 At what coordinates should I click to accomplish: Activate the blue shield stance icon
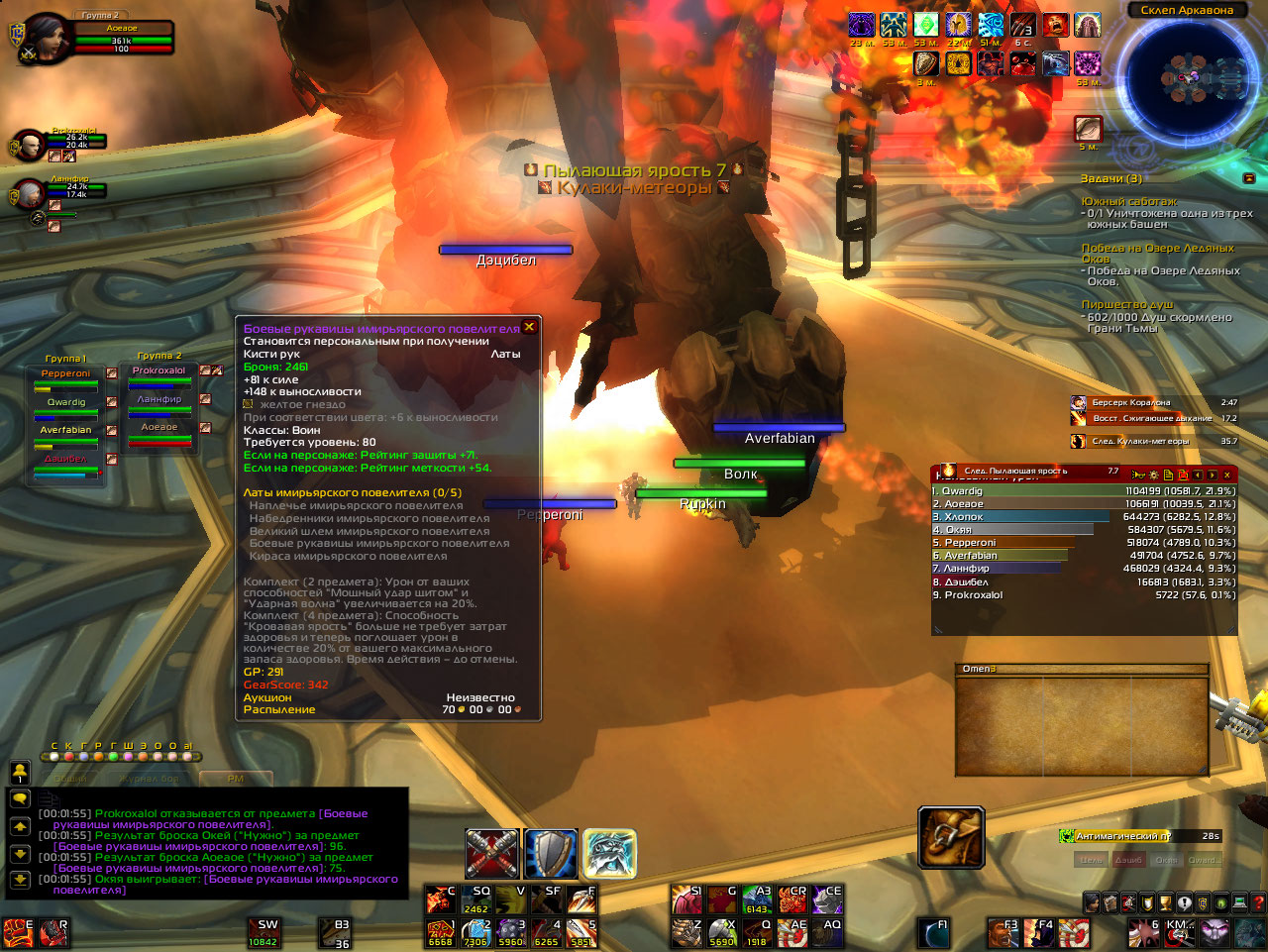[x=551, y=853]
